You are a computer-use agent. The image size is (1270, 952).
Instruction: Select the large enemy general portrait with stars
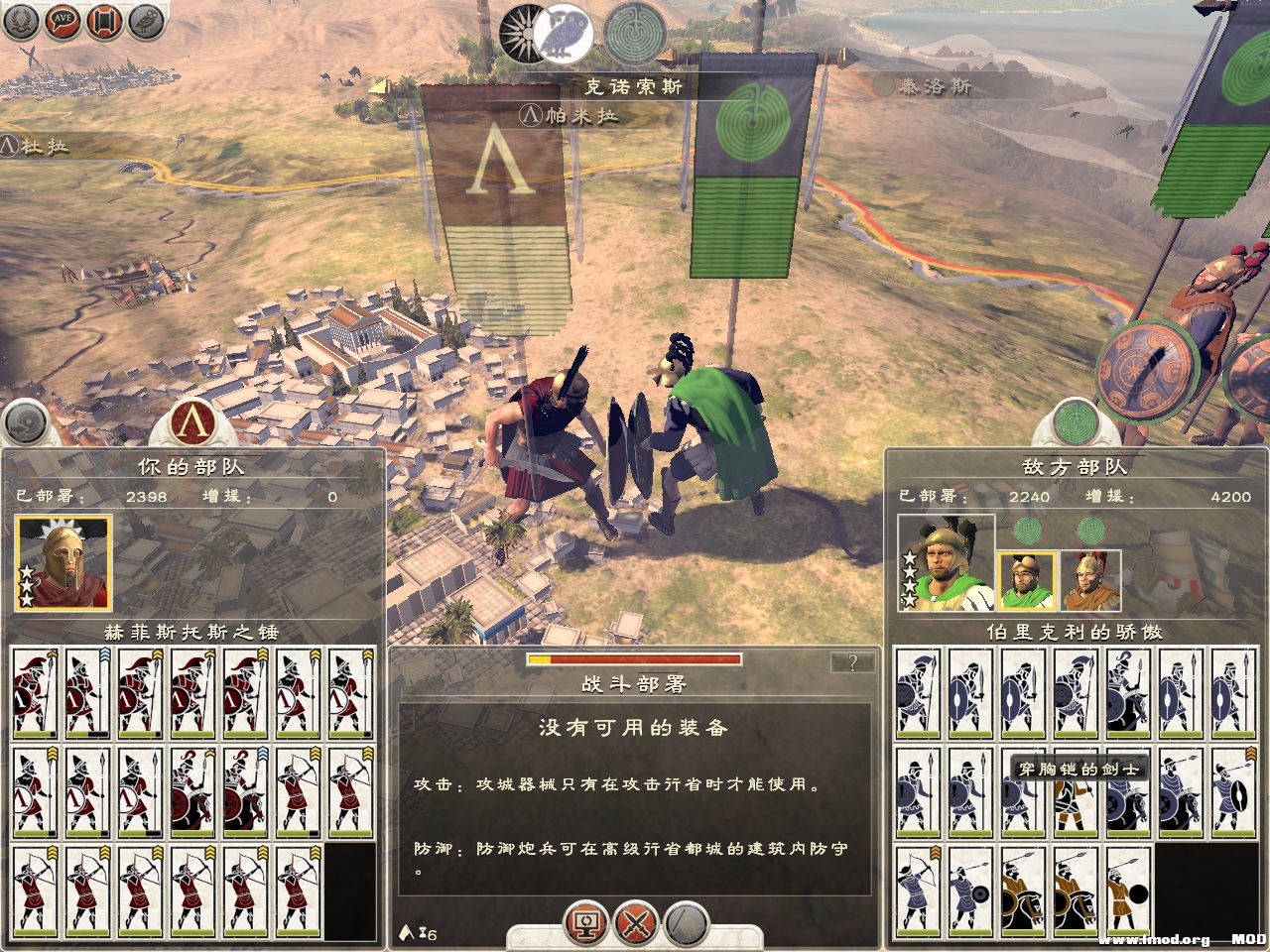point(946,563)
